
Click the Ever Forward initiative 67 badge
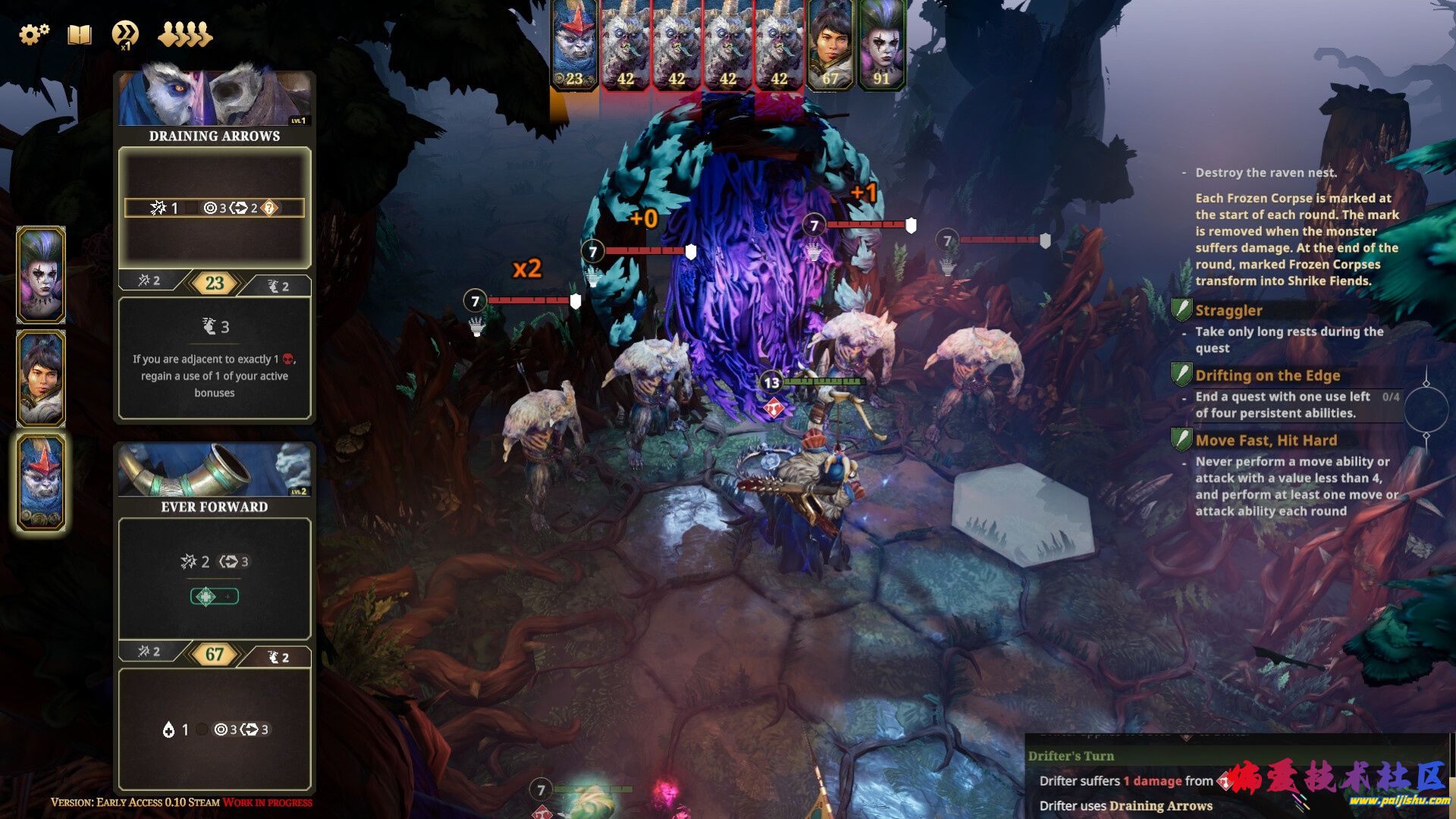coord(215,654)
